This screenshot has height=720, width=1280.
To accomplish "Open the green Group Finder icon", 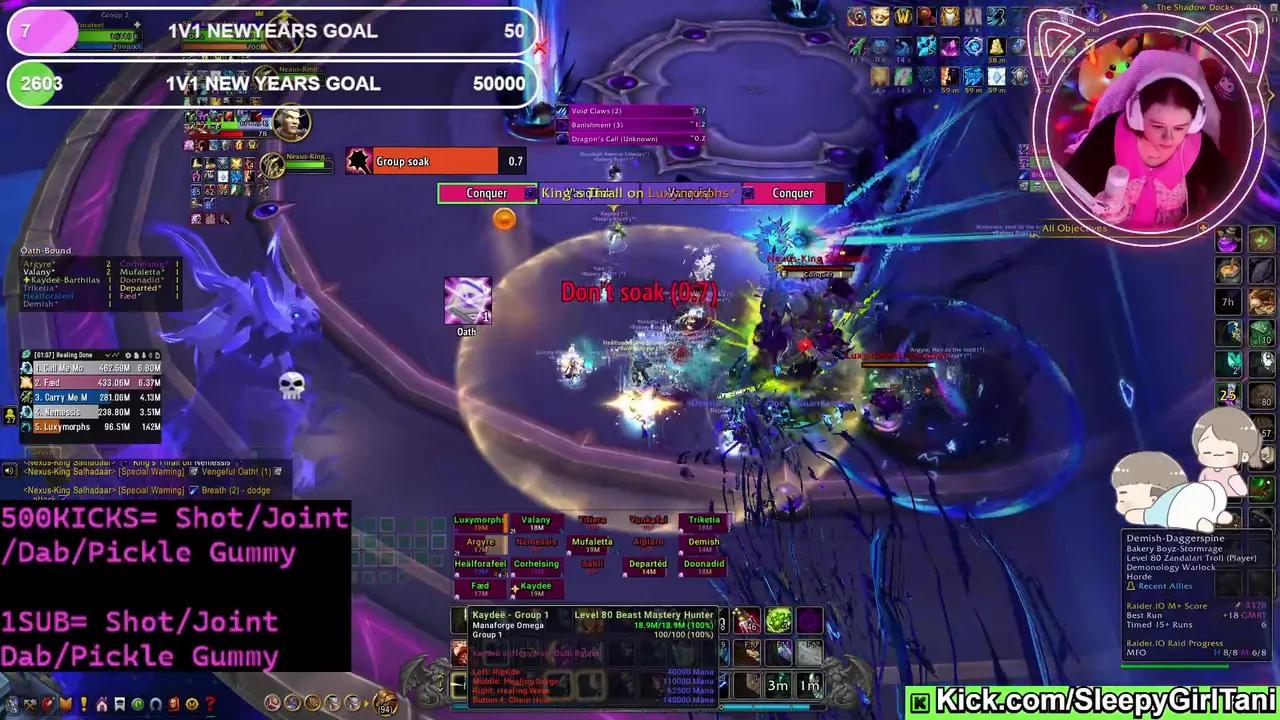I will [x=139, y=703].
